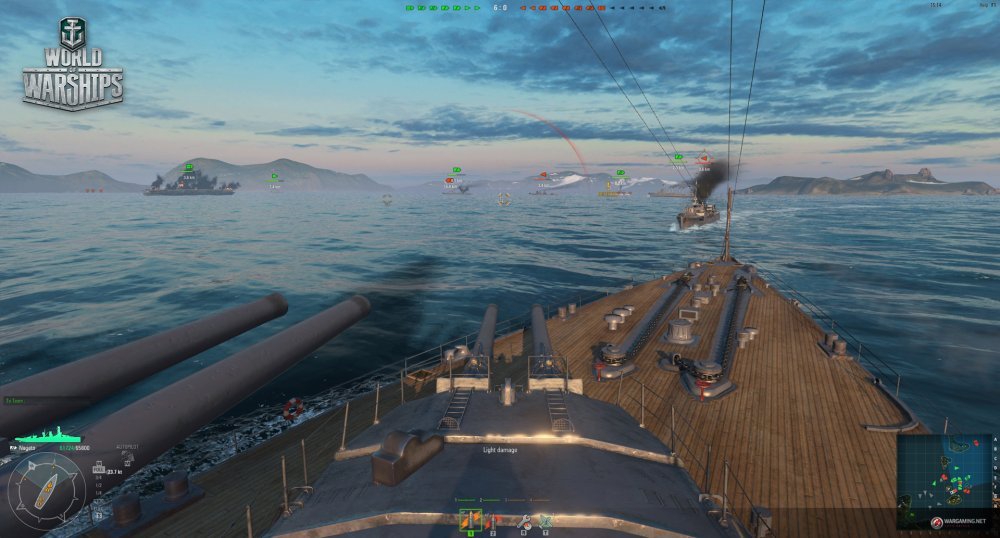Activate the Damage Control Party consumable

(x=523, y=520)
